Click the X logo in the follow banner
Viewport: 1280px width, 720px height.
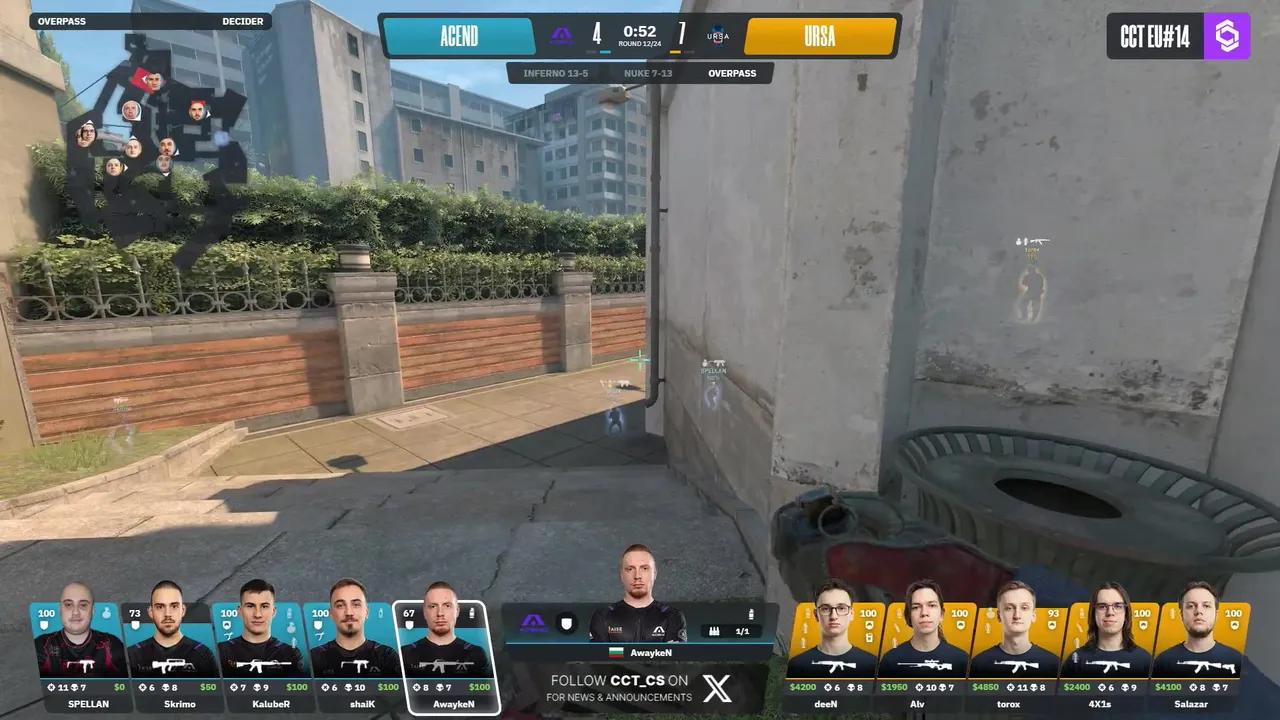(x=715, y=688)
